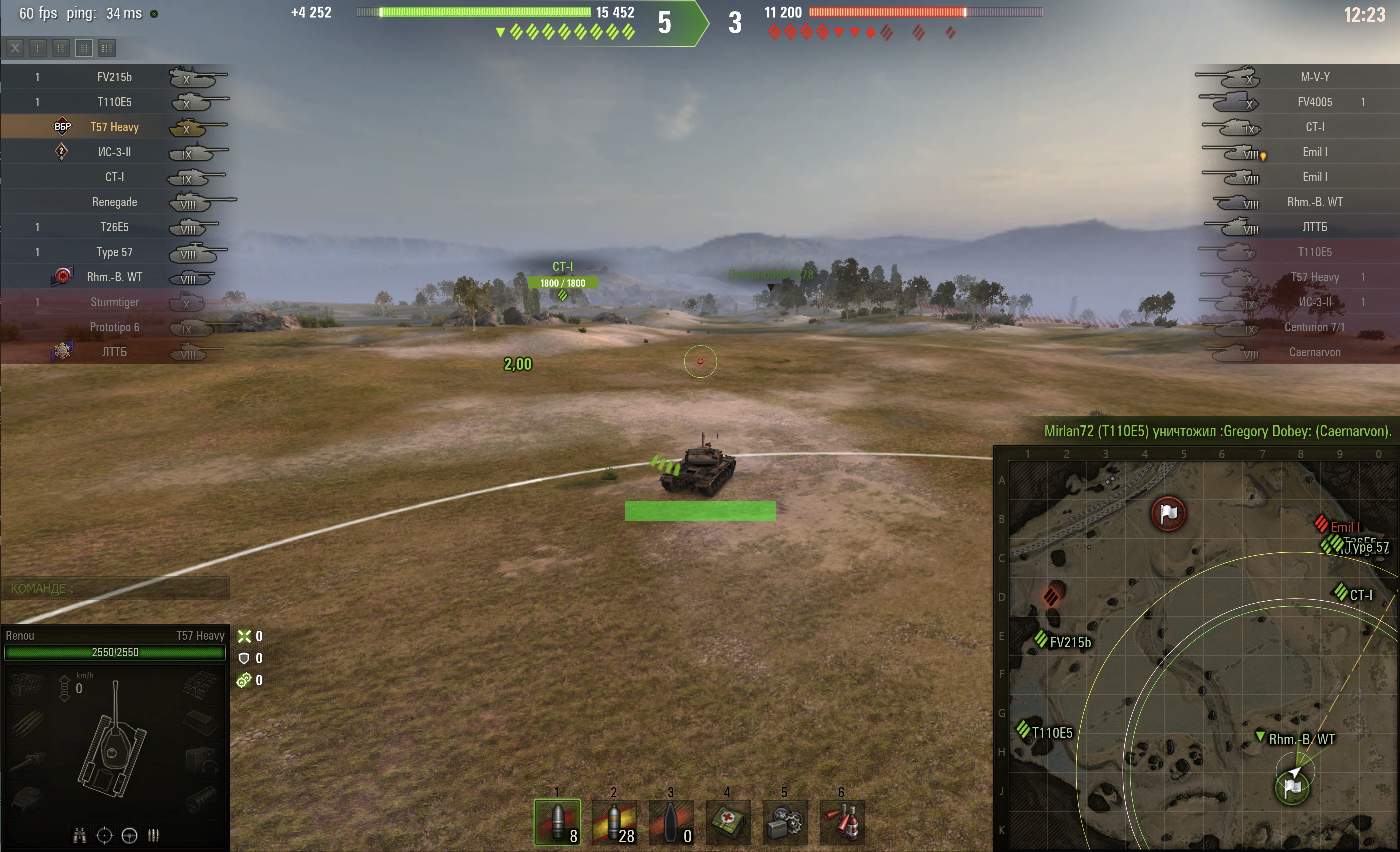Viewport: 1400px width, 852px height.
Task: Load premium shells from ammo slot 2
Action: (615, 822)
